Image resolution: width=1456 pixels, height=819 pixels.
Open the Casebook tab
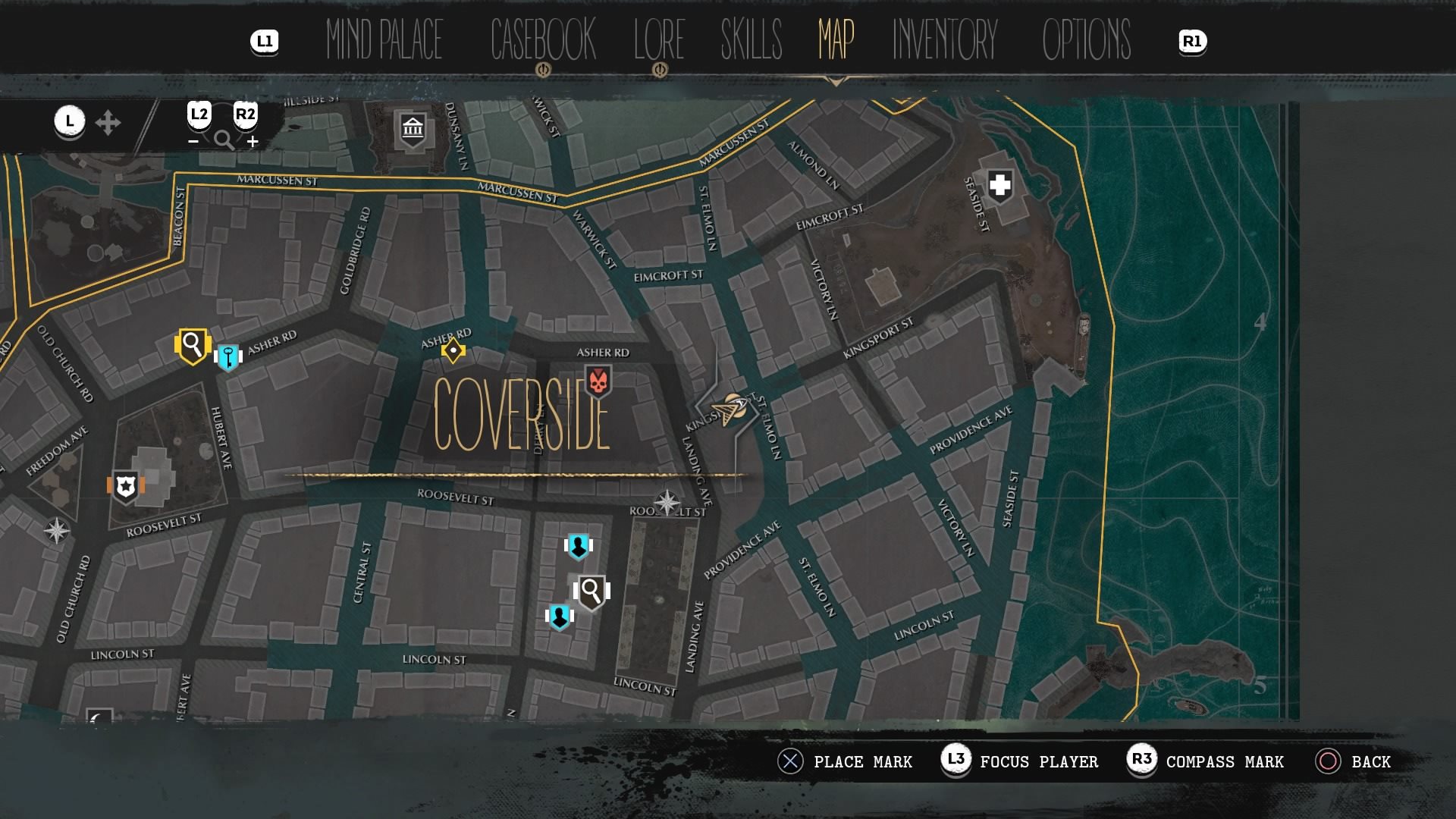tap(543, 39)
